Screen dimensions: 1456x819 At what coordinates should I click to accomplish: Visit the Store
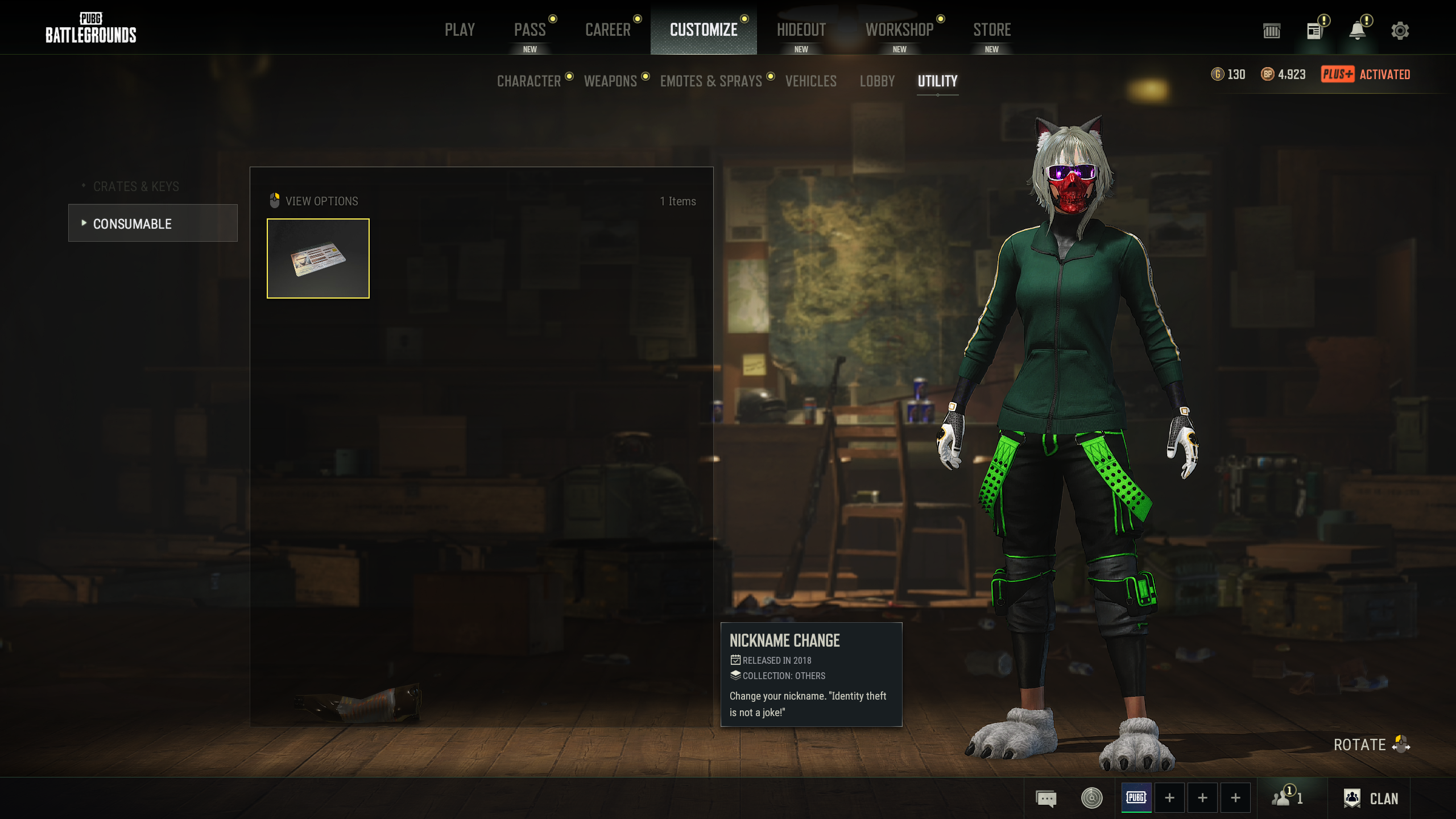click(x=992, y=30)
